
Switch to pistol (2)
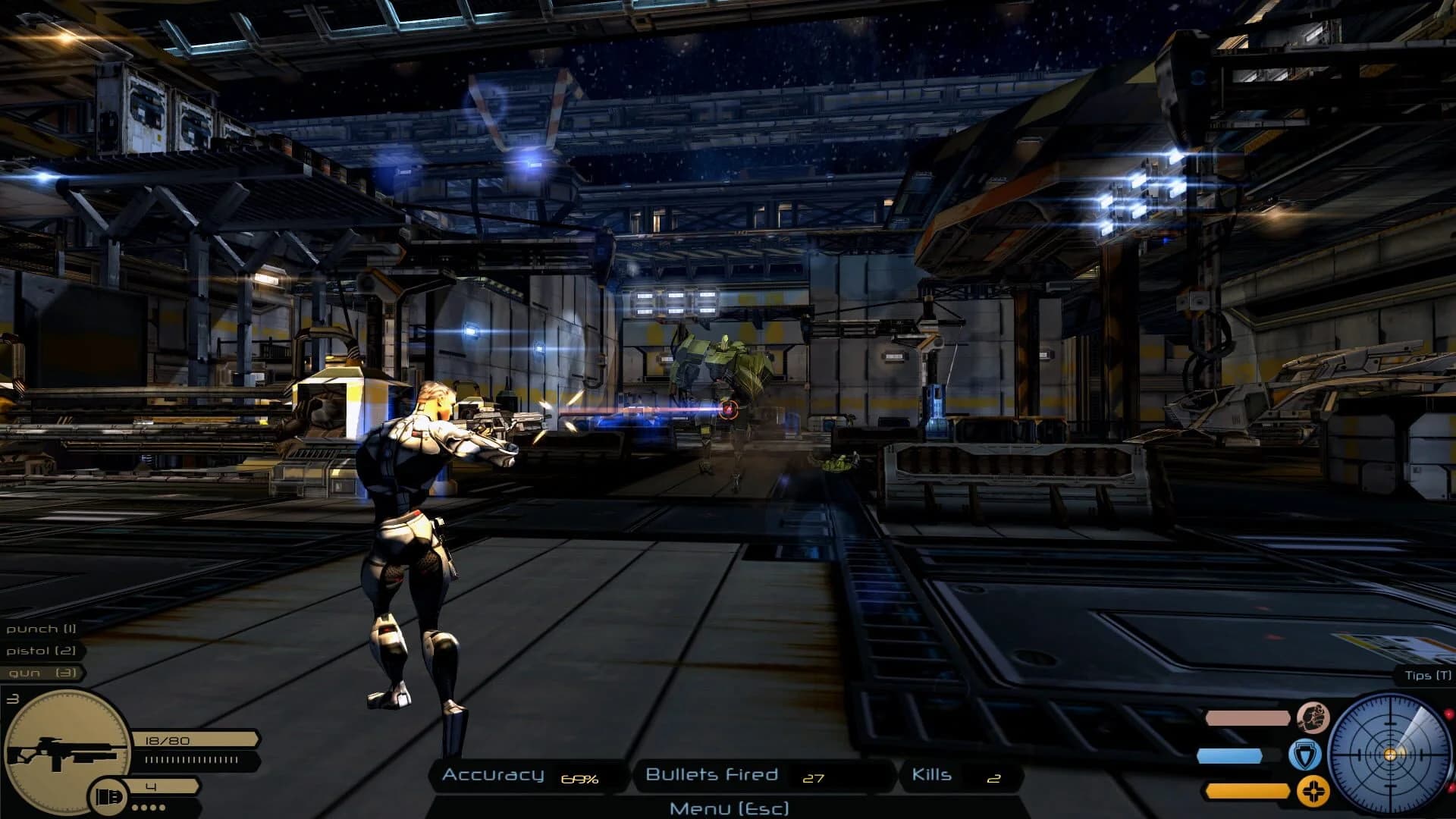coord(42,651)
